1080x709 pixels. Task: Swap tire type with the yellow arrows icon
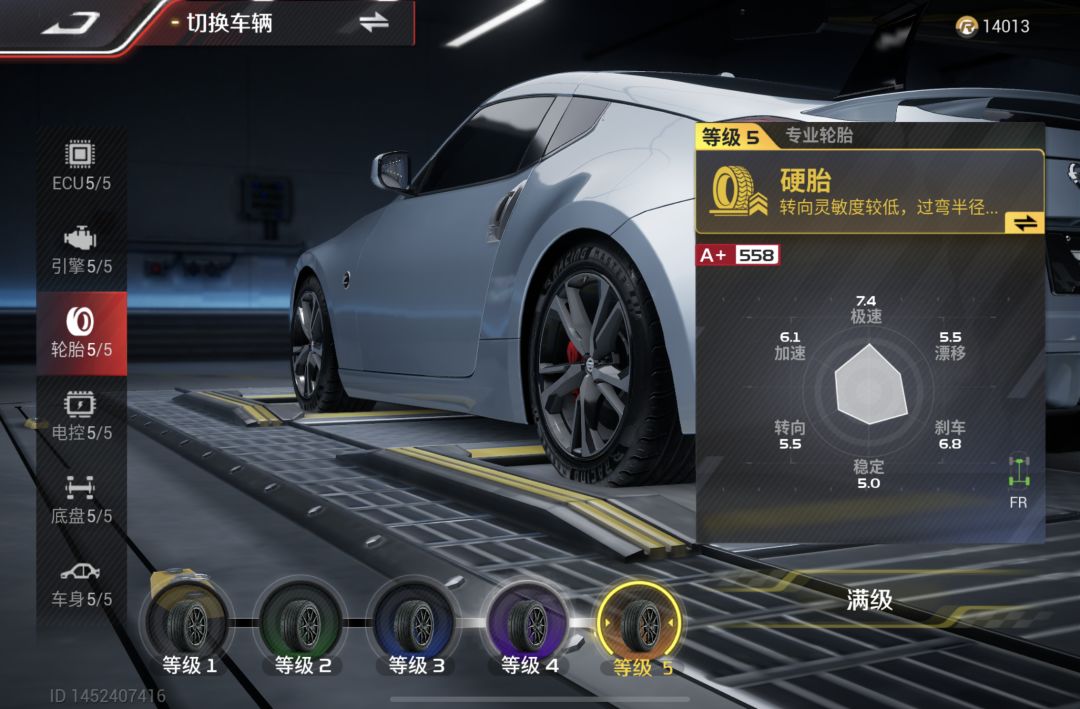(1025, 223)
